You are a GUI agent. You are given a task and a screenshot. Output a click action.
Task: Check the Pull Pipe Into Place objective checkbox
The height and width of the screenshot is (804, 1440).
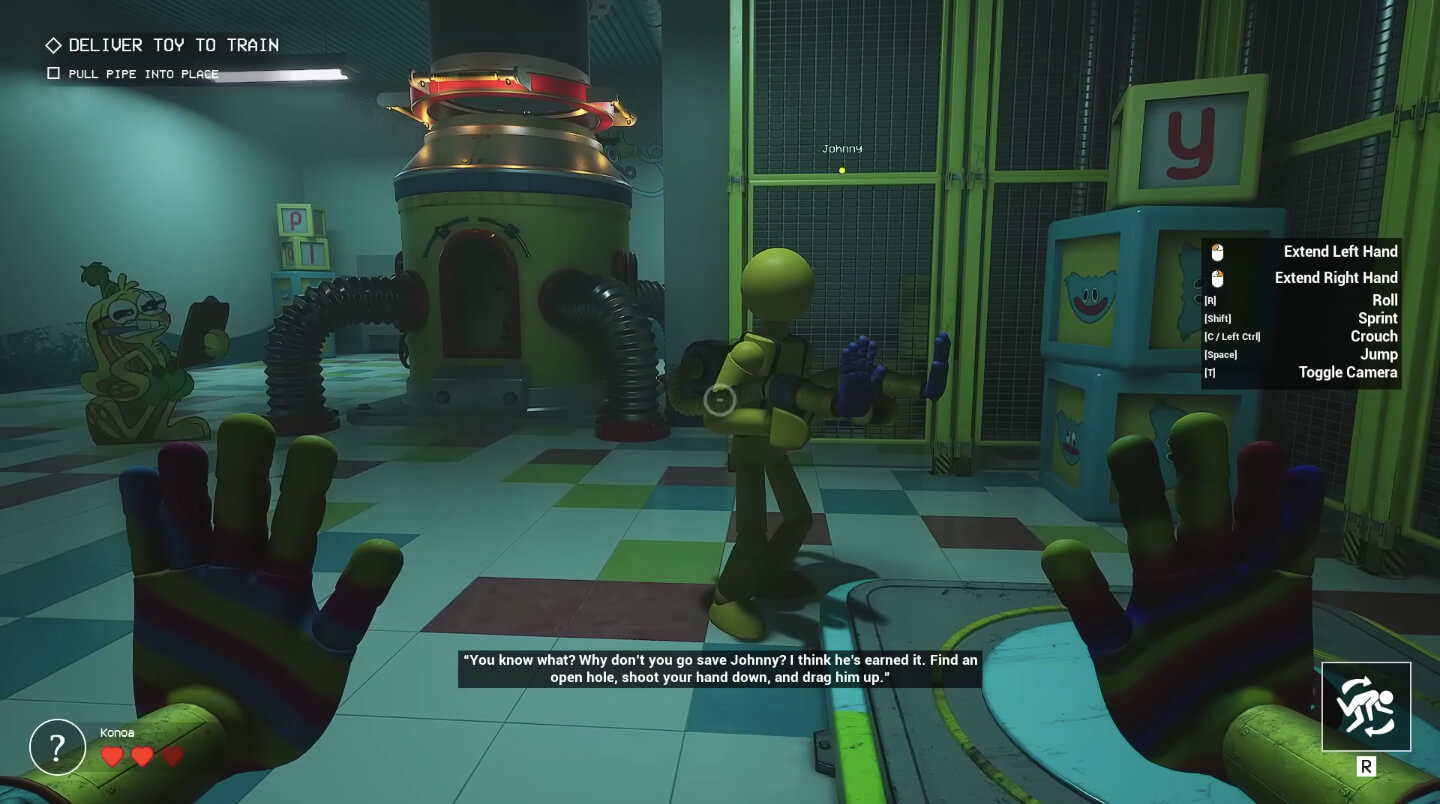coord(52,73)
